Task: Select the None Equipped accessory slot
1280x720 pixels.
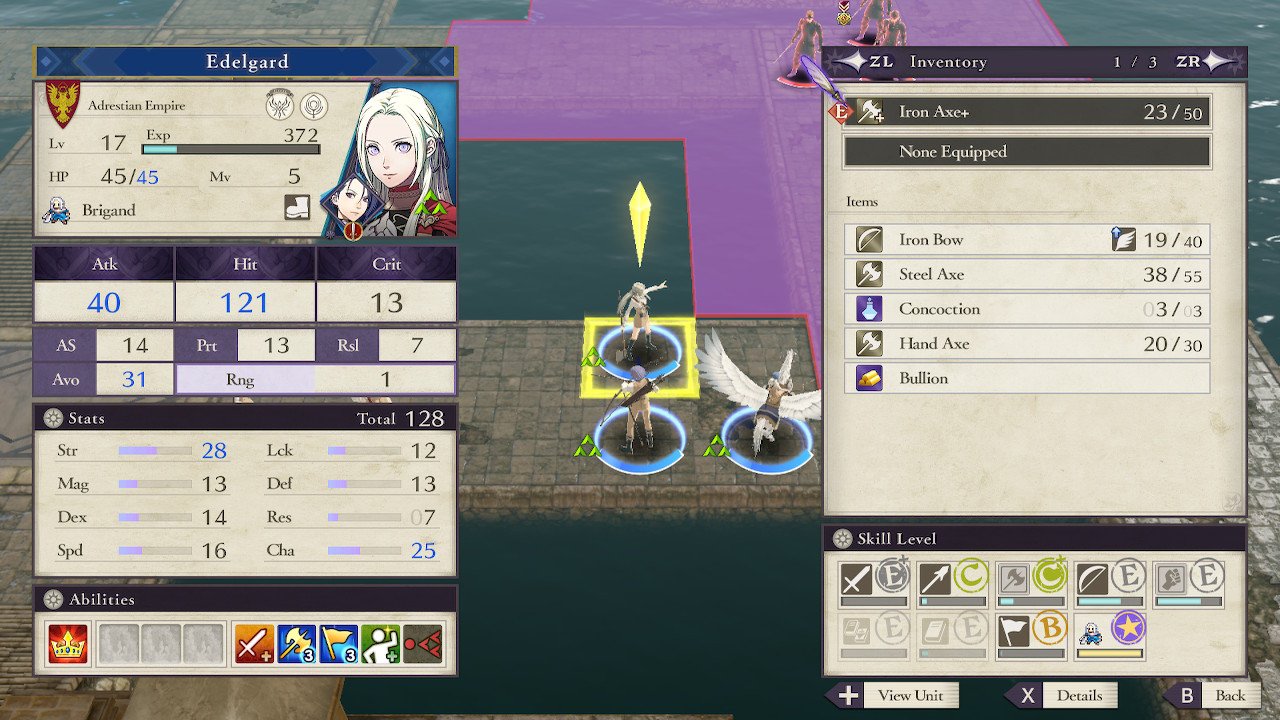Action: click(x=1027, y=152)
